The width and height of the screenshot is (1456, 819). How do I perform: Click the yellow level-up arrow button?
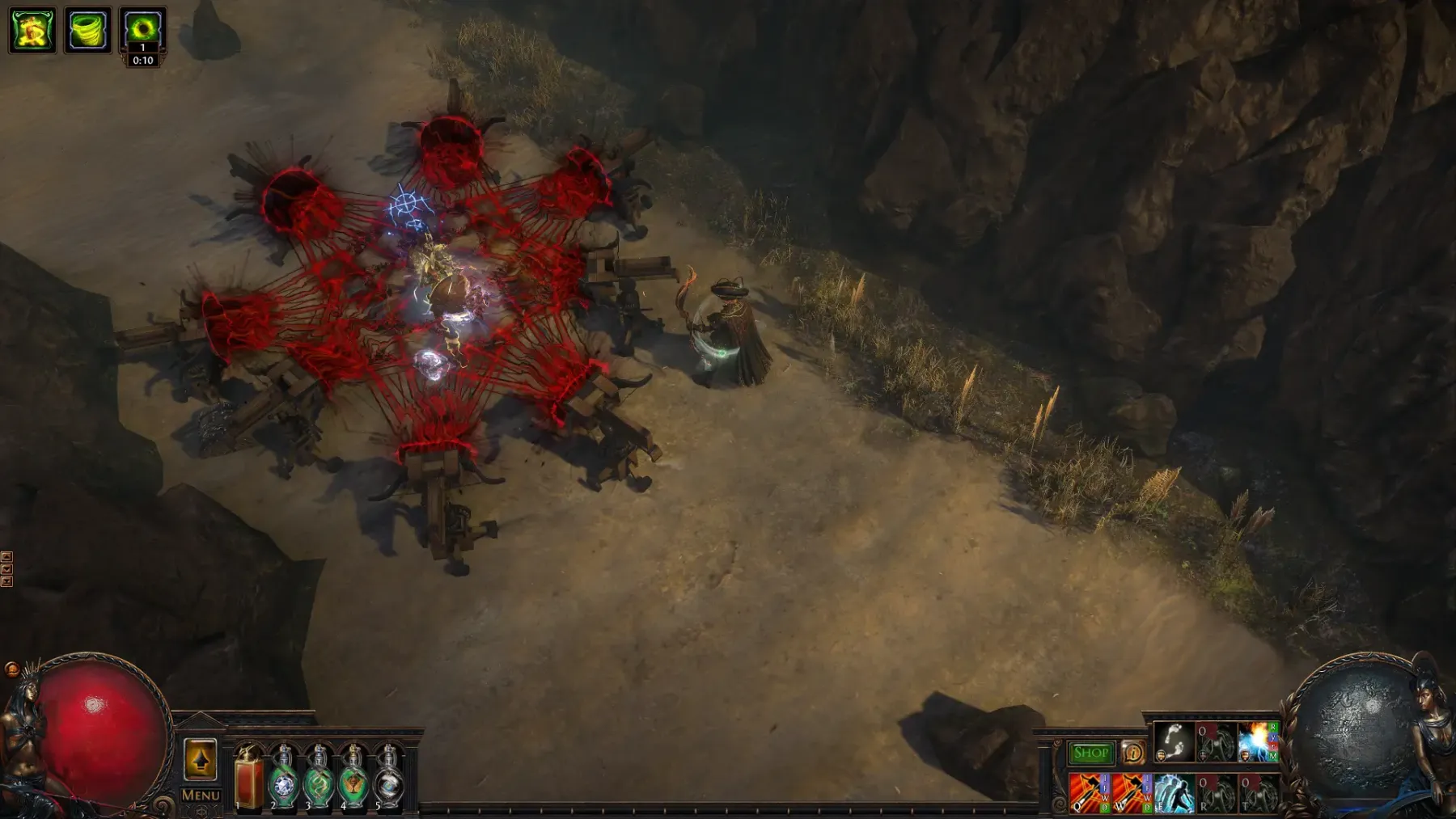(201, 760)
